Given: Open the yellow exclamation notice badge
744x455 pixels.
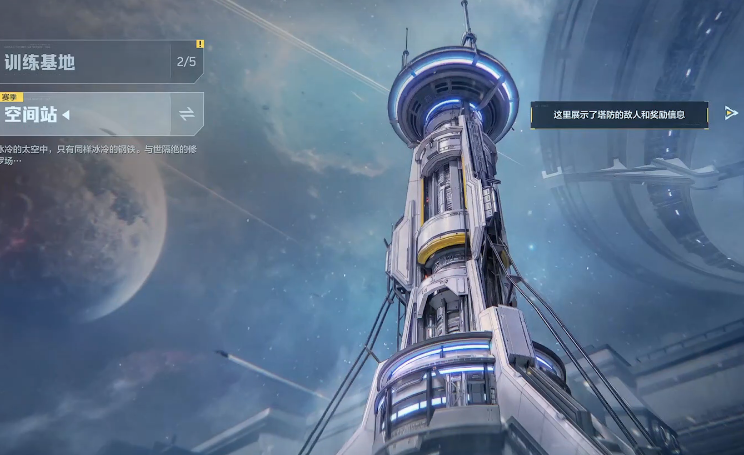Looking at the screenshot, I should pyautogui.click(x=200, y=44).
